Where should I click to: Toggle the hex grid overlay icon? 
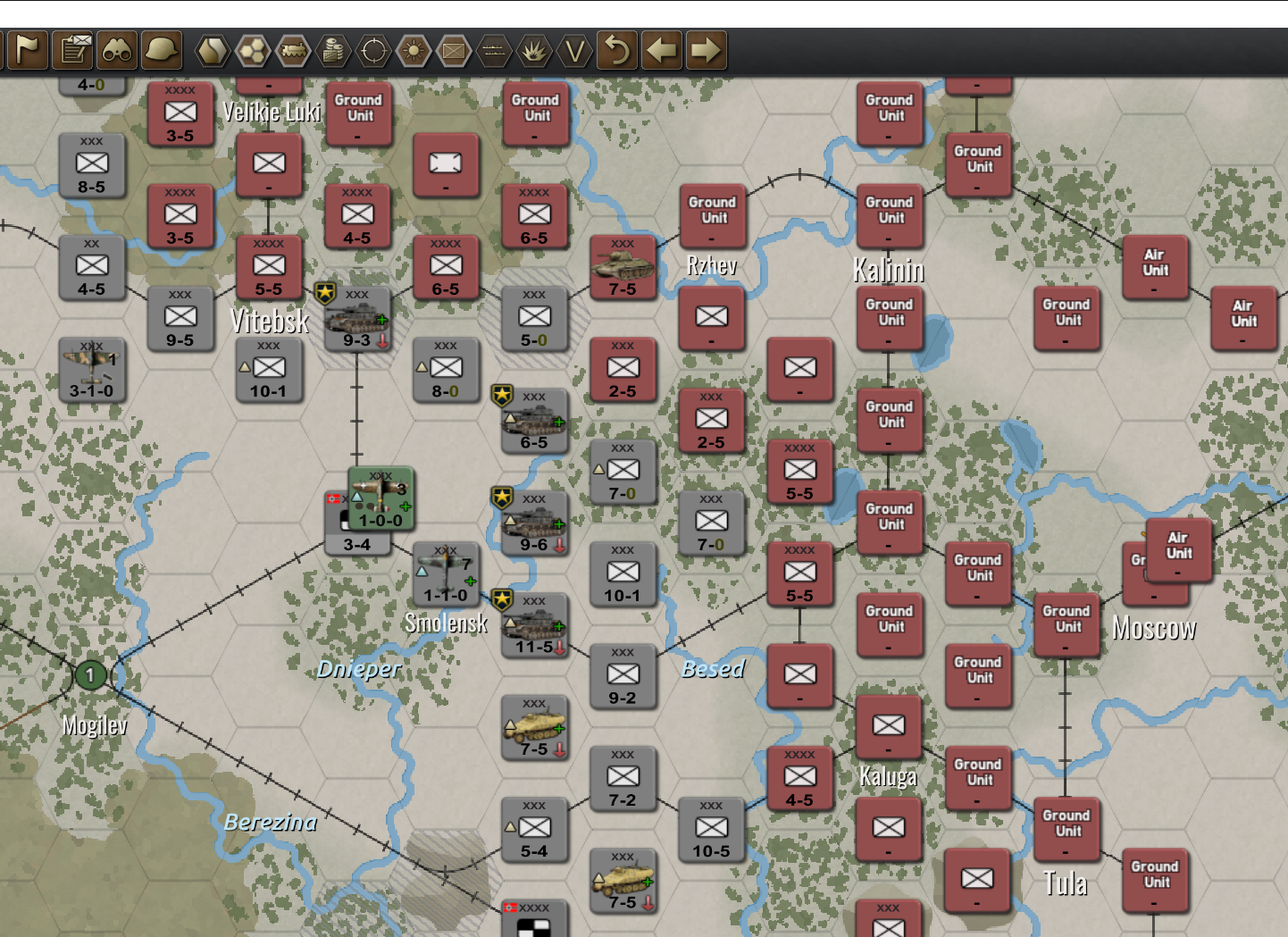[253, 51]
